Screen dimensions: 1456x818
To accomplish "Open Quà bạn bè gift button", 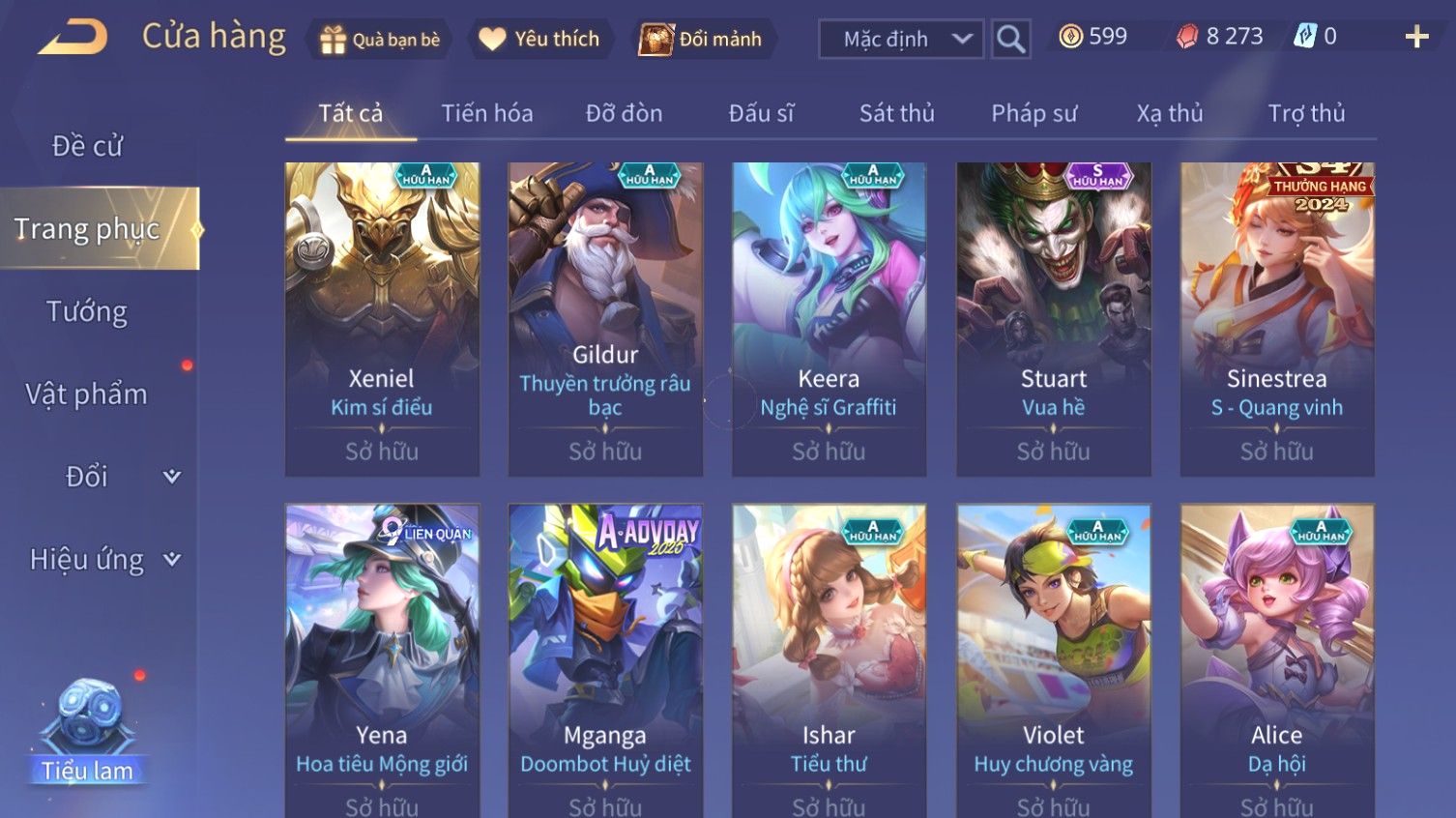I will click(380, 40).
